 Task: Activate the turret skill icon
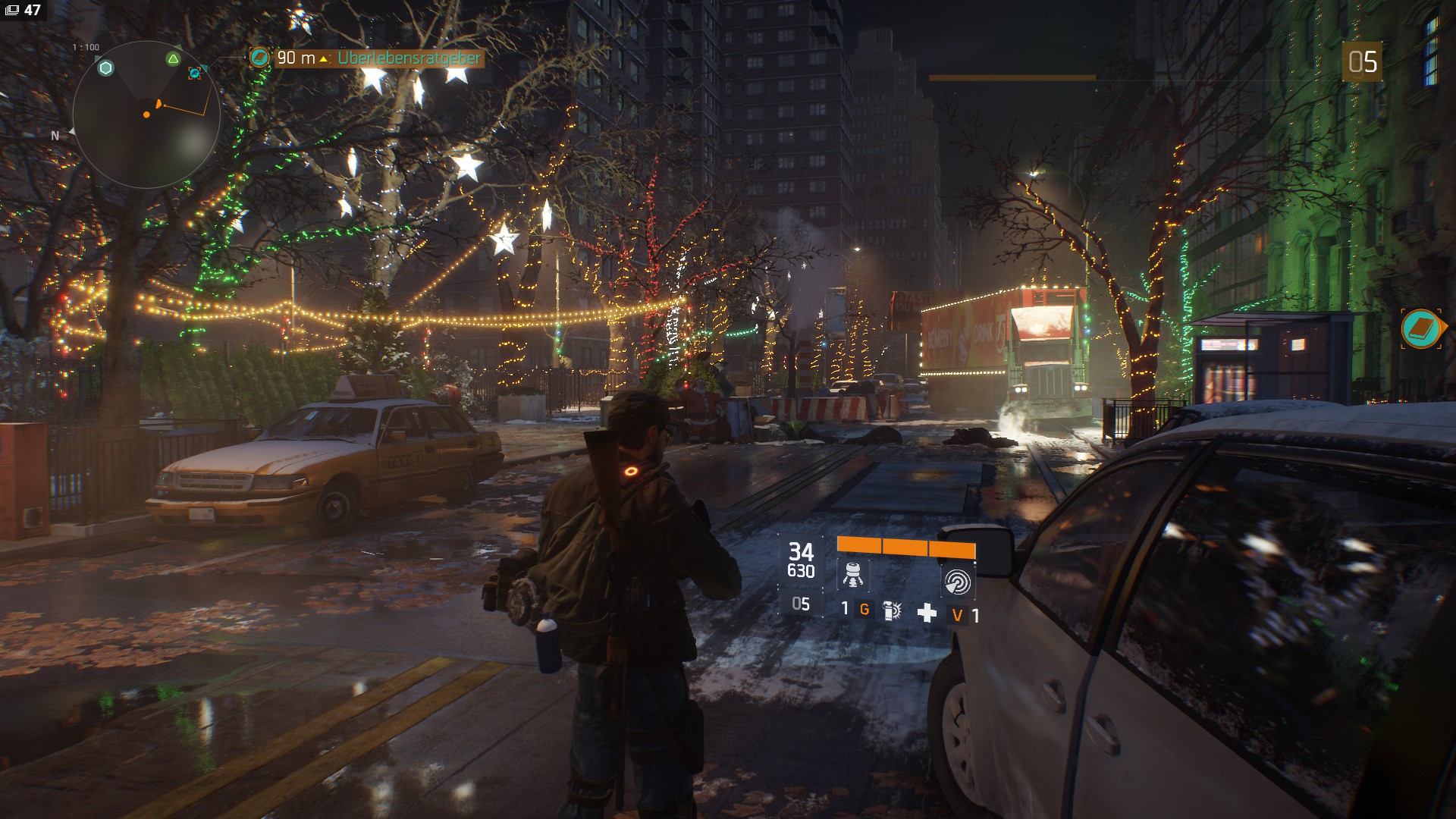852,576
